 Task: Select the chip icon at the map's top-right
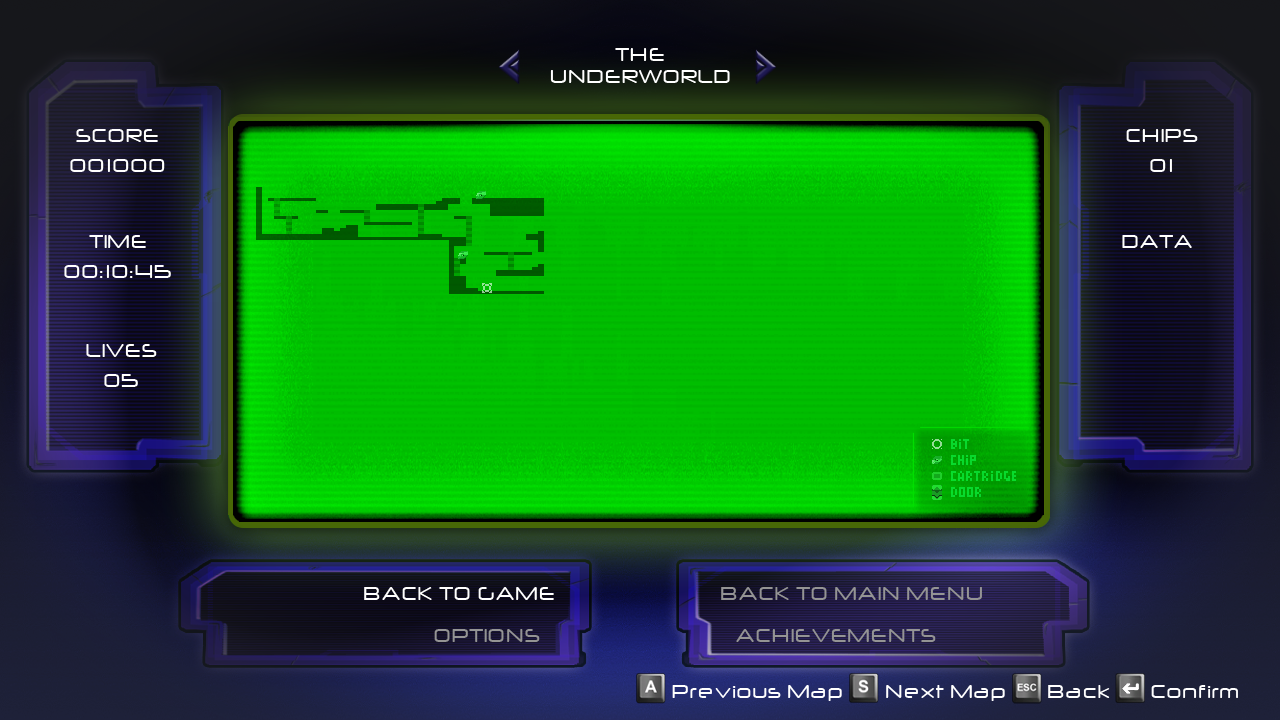[479, 194]
